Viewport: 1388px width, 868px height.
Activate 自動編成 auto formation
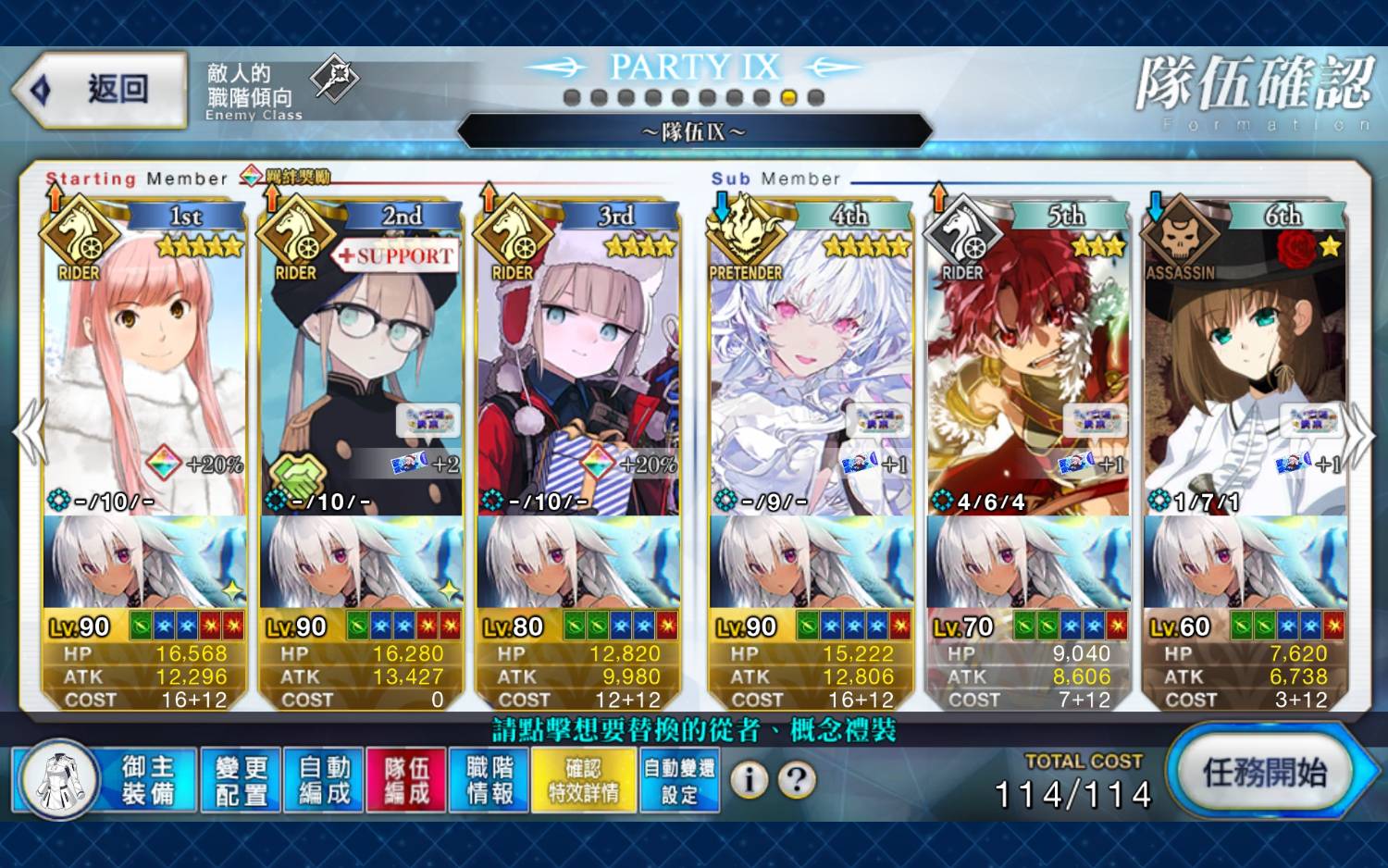pos(324,780)
